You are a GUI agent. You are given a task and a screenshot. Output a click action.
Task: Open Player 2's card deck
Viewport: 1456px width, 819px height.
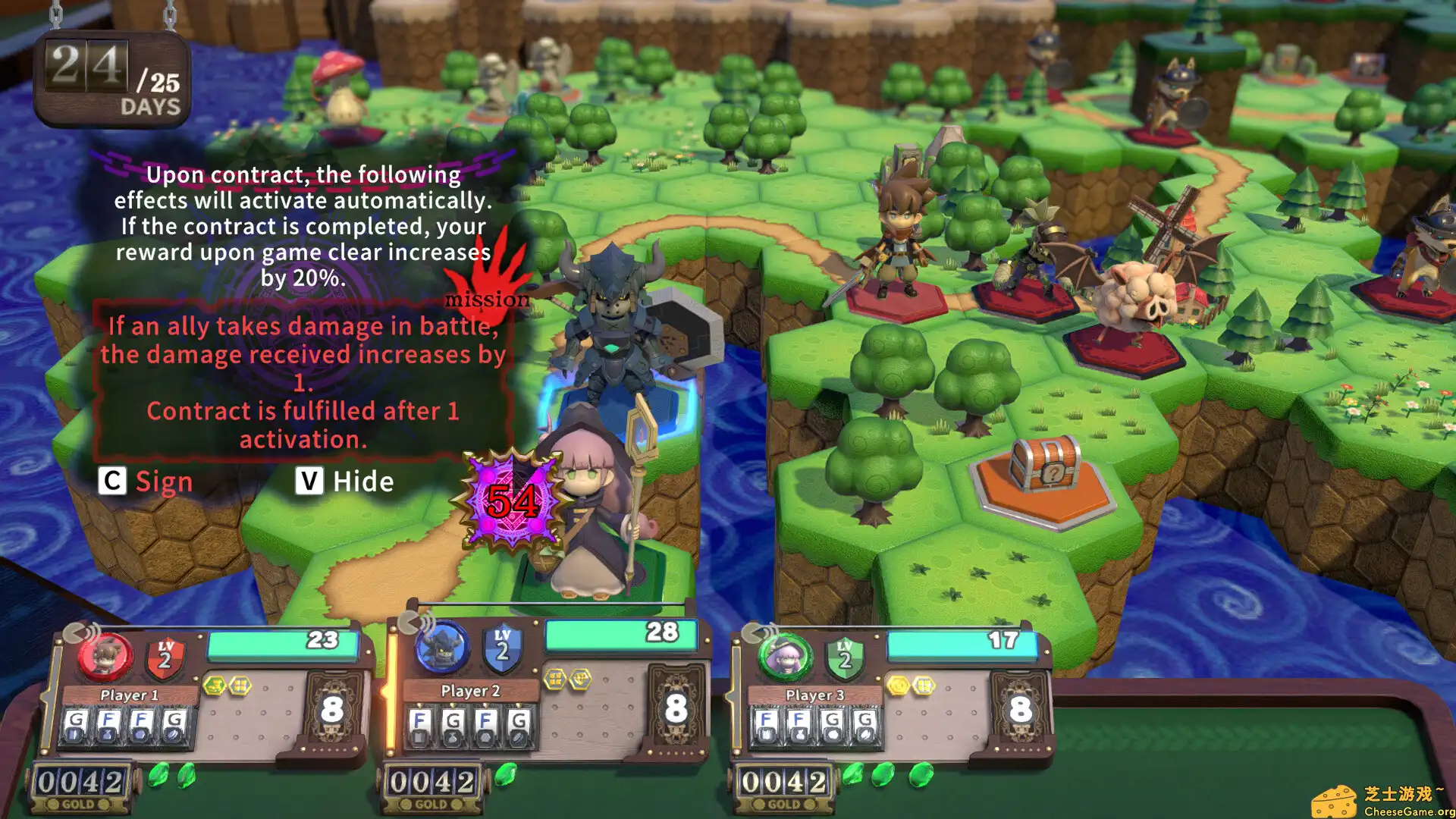pos(676,708)
